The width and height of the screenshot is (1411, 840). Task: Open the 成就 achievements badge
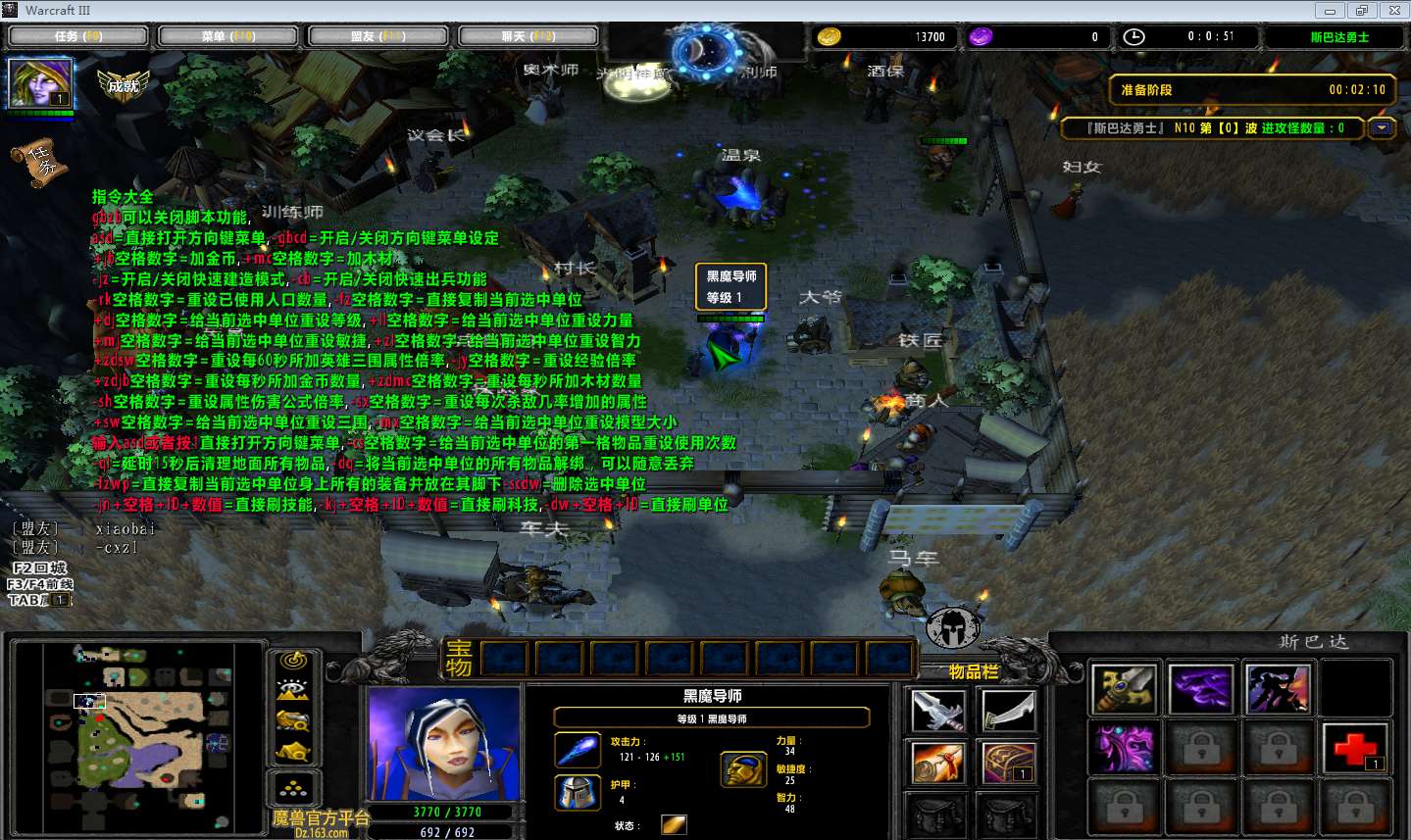[x=124, y=85]
